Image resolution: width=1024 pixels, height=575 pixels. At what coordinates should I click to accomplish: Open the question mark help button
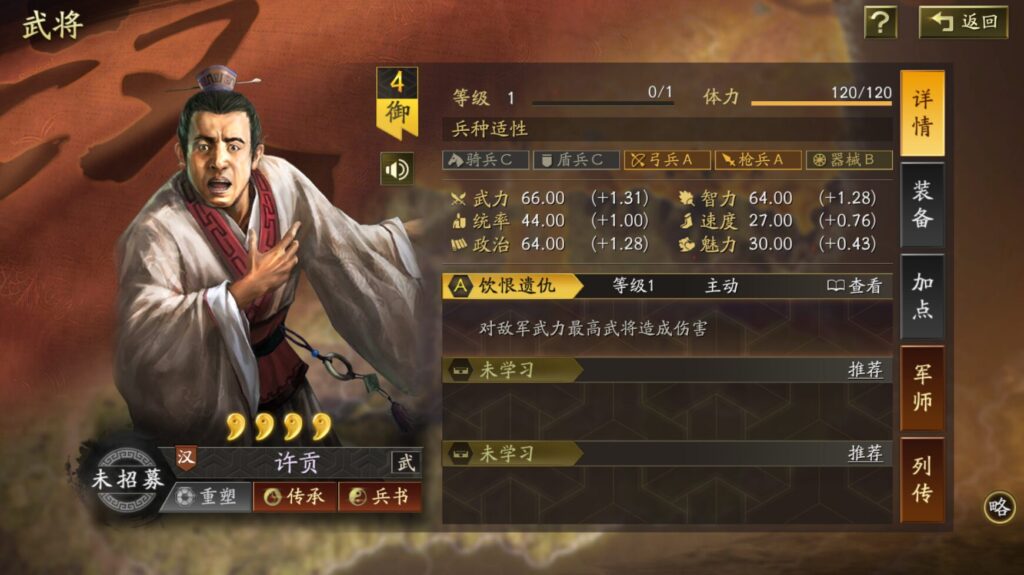click(x=880, y=22)
